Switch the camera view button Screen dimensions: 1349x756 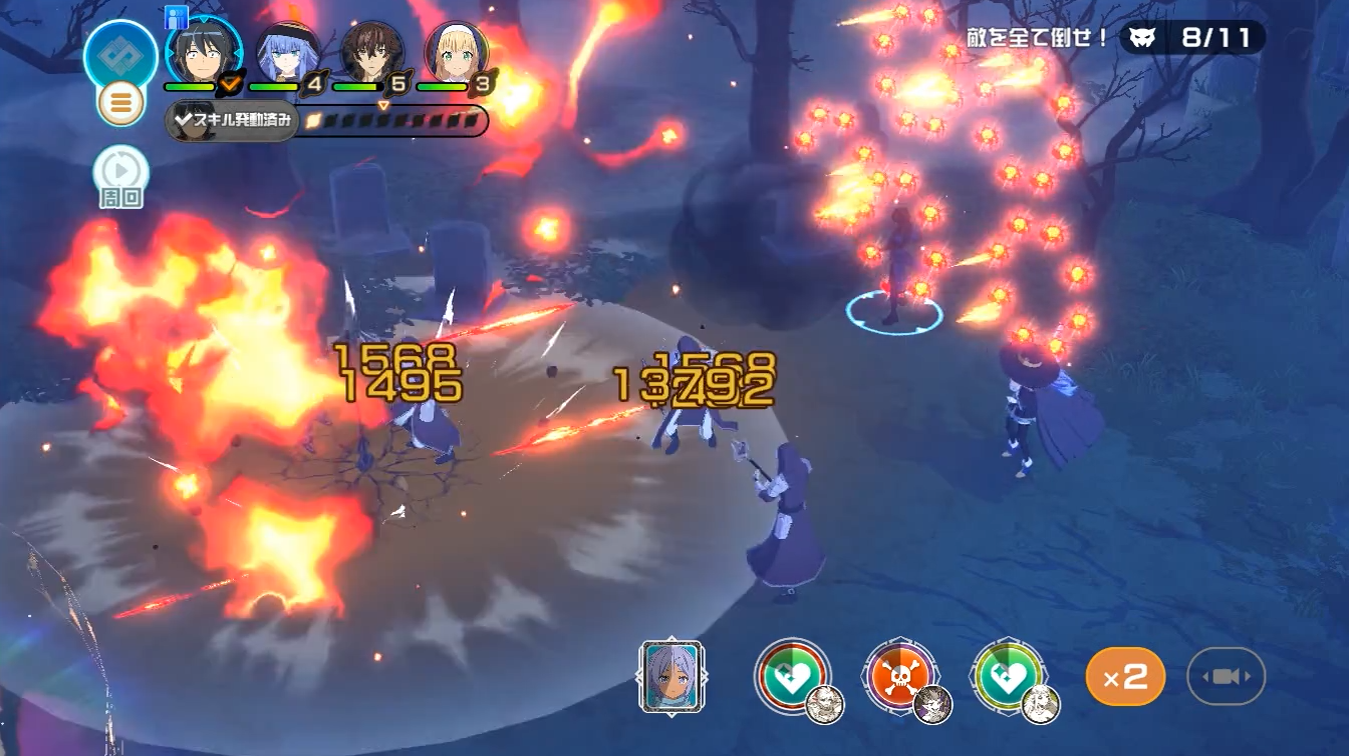pyautogui.click(x=1226, y=677)
